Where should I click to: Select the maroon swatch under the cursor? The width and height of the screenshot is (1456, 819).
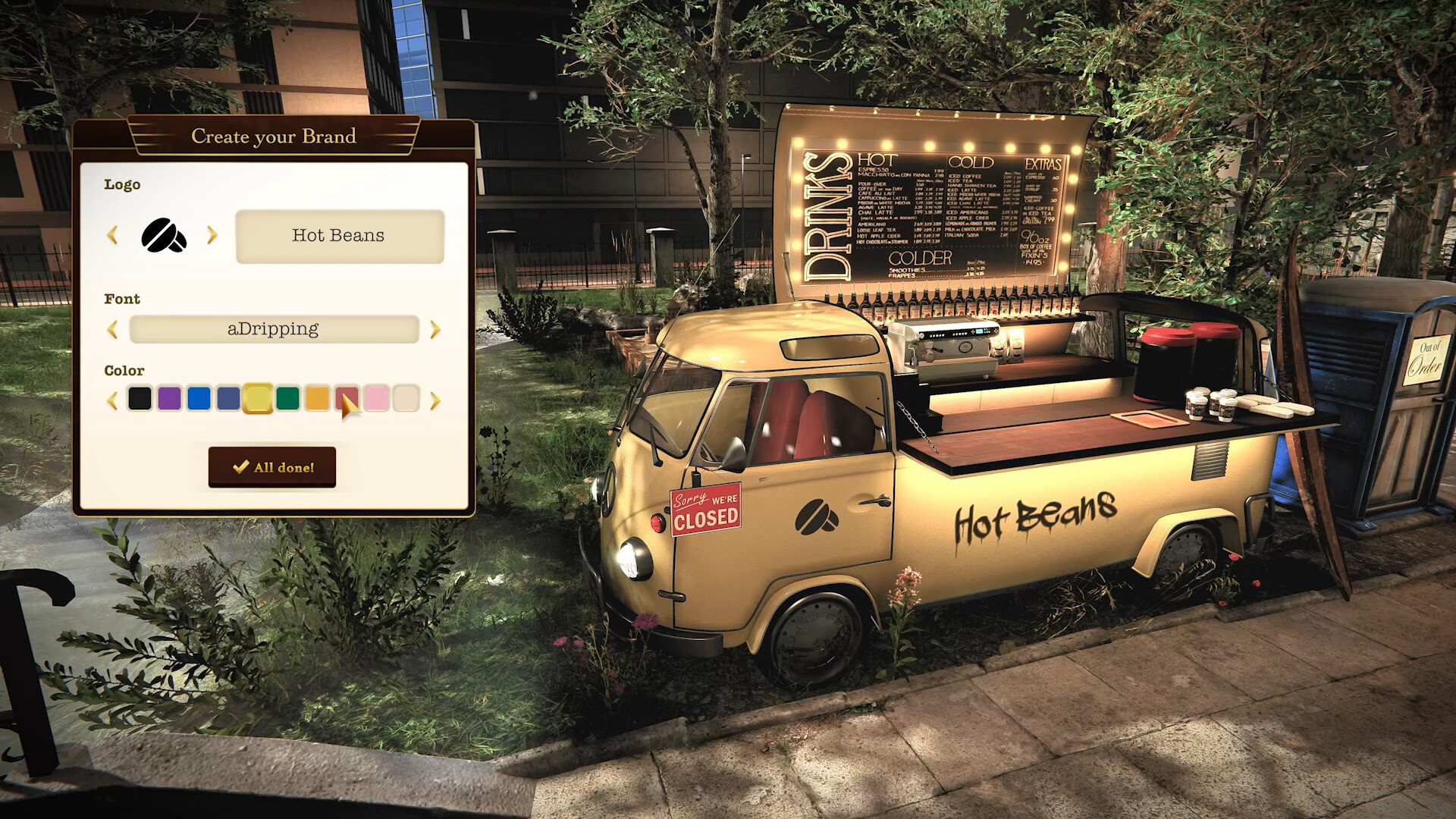pyautogui.click(x=347, y=397)
